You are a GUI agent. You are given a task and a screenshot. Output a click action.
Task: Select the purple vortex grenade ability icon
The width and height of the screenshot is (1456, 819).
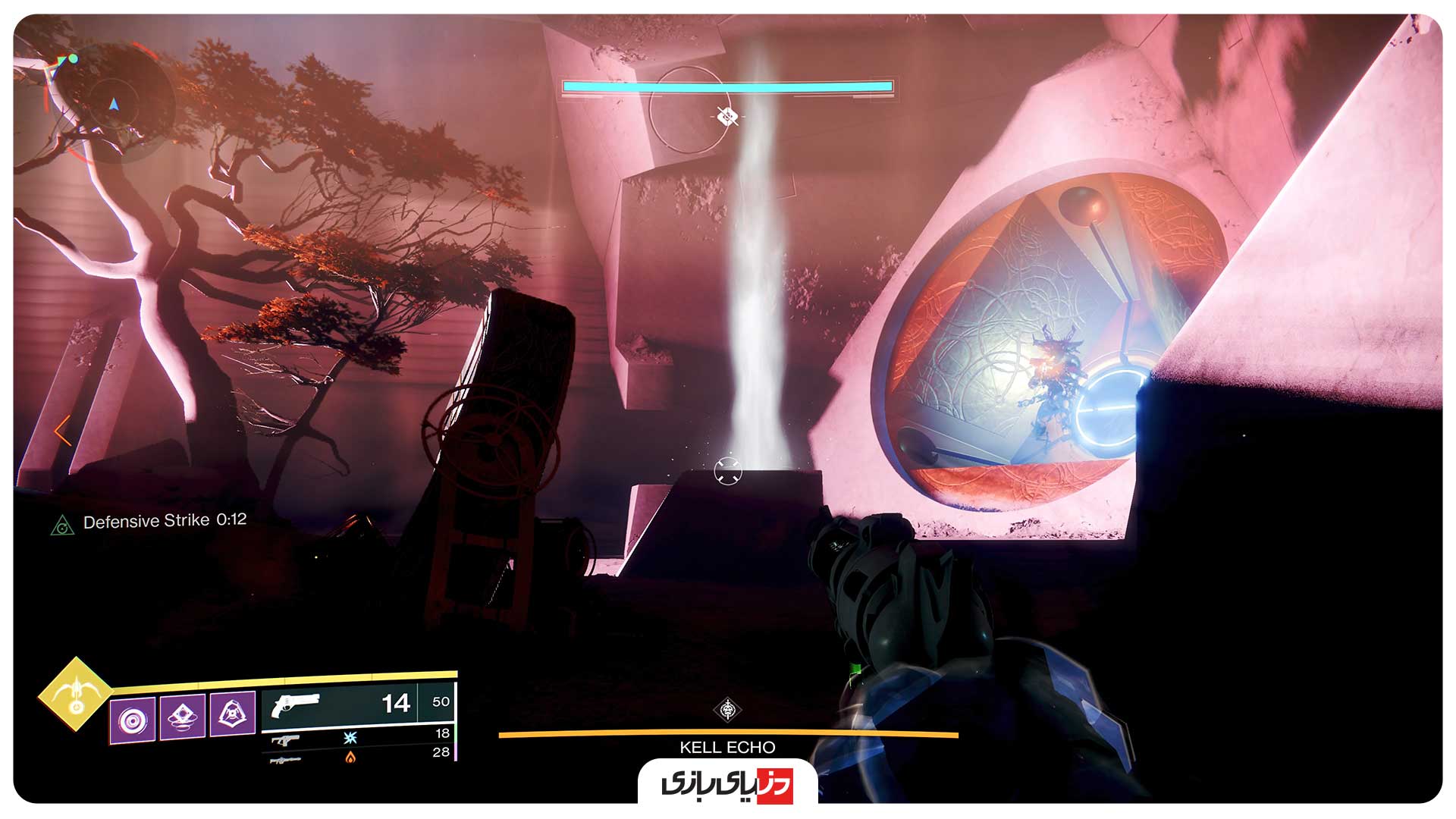(133, 720)
